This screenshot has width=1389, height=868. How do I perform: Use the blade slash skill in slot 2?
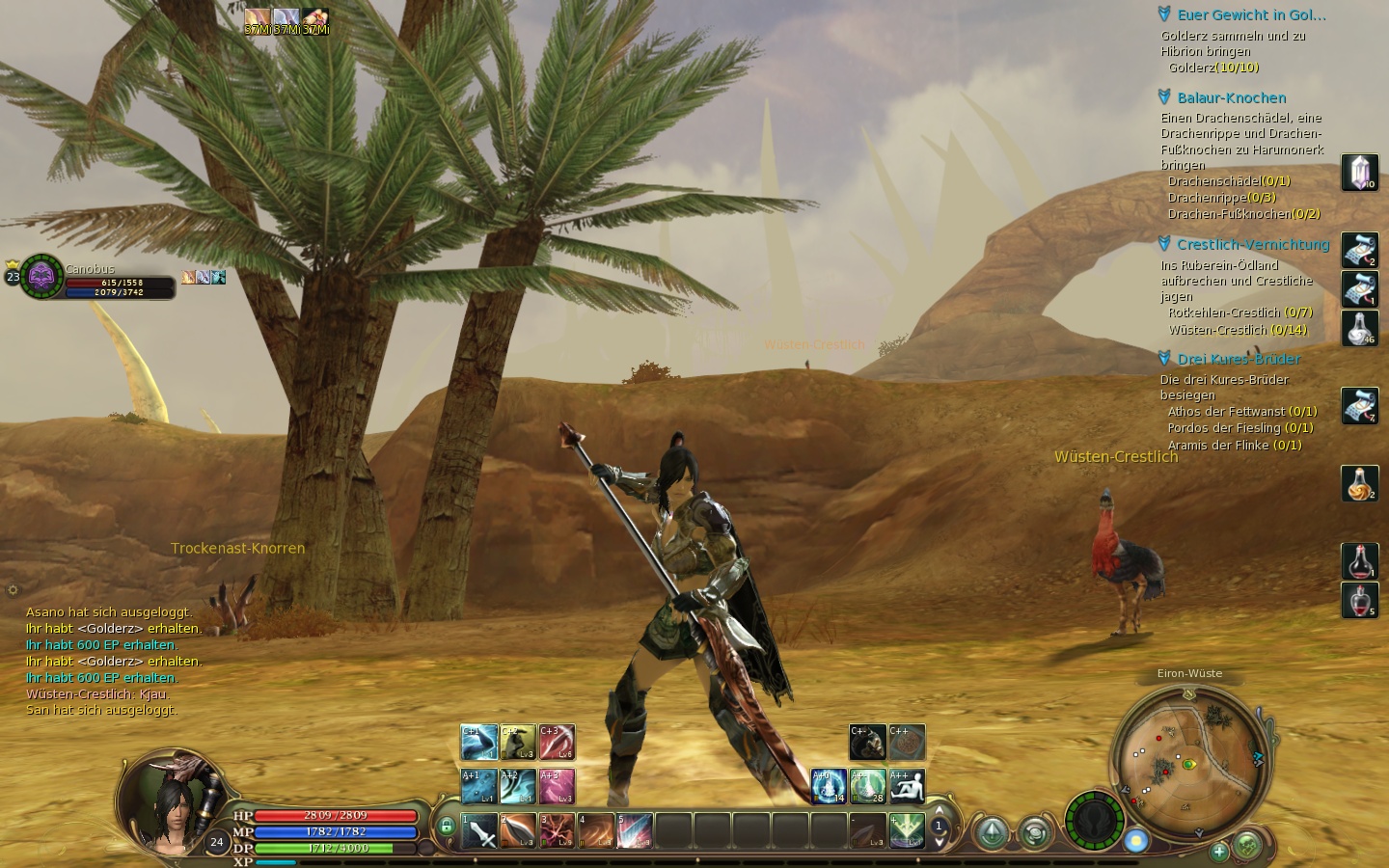click(518, 830)
